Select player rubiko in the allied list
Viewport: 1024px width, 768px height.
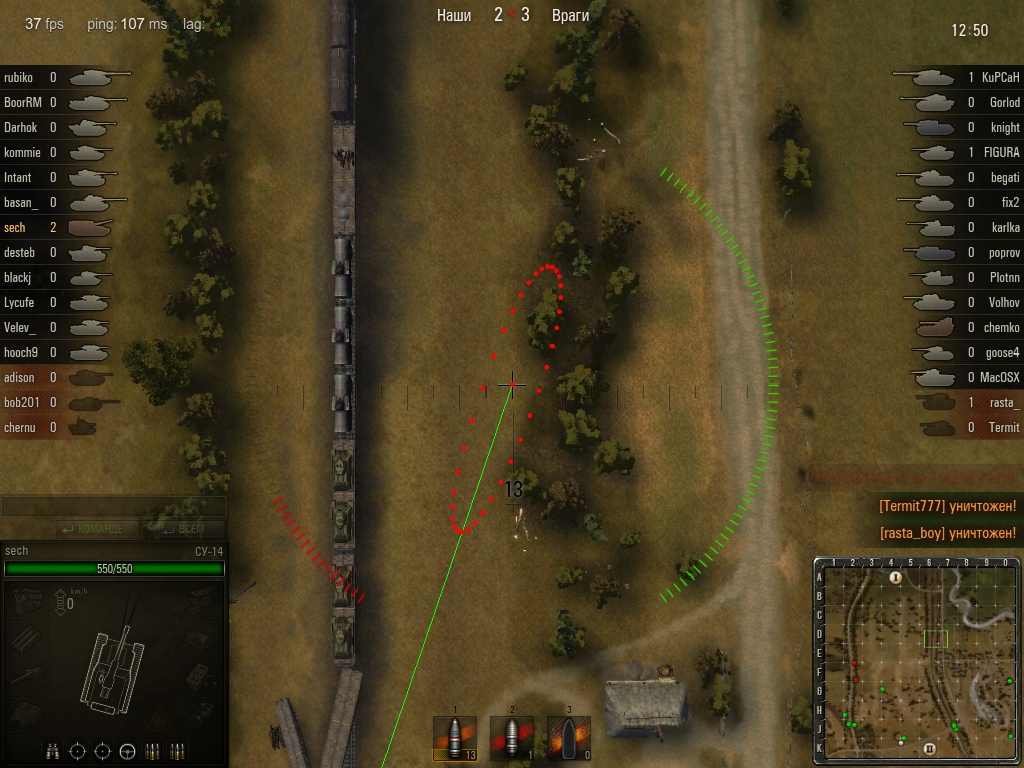(60, 77)
